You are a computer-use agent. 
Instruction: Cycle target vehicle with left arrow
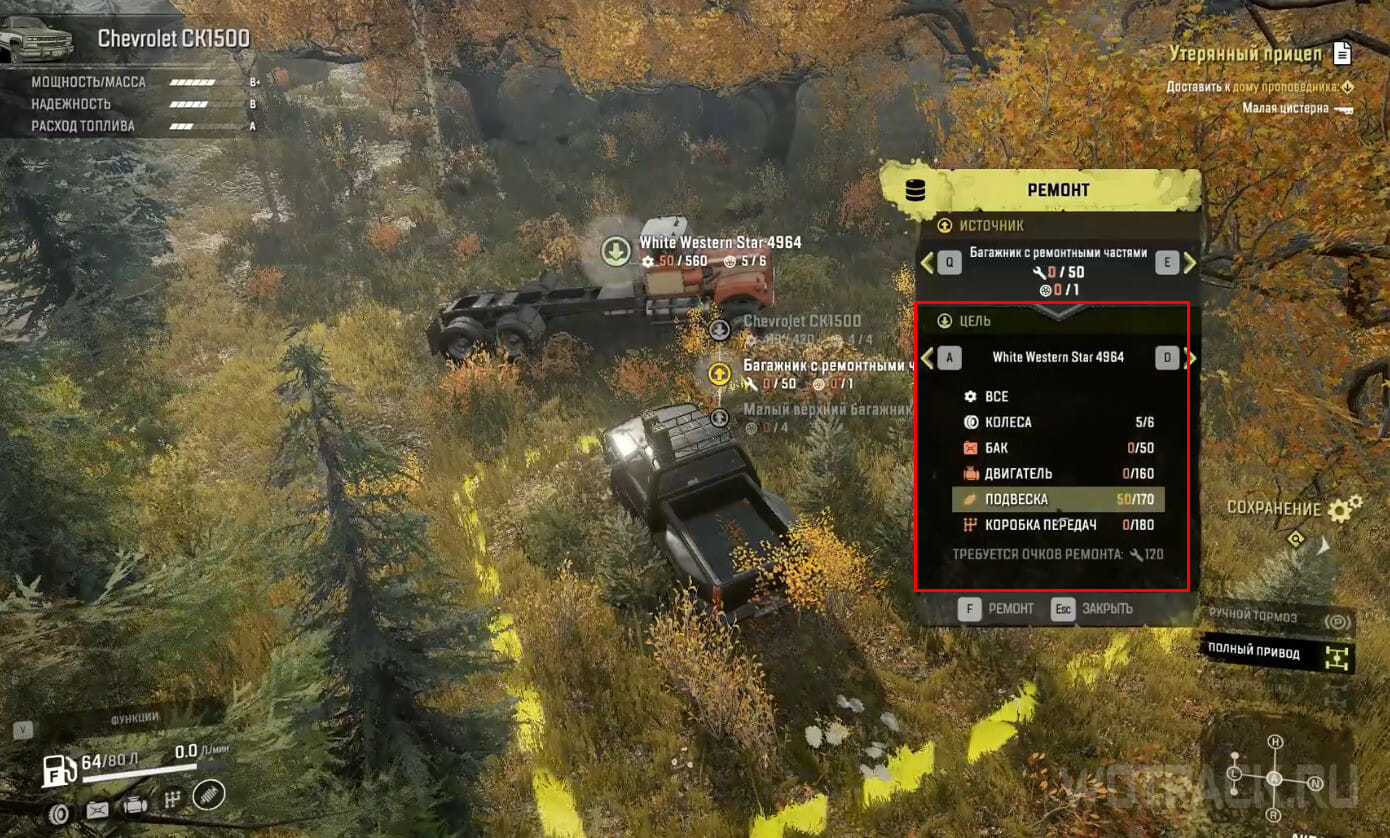(x=927, y=357)
